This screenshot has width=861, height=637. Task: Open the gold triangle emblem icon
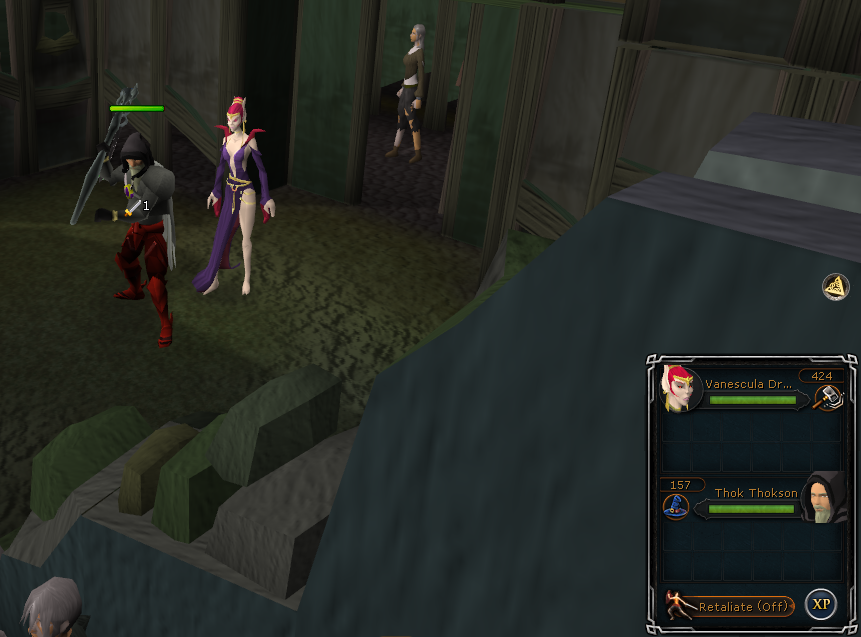coord(836,287)
